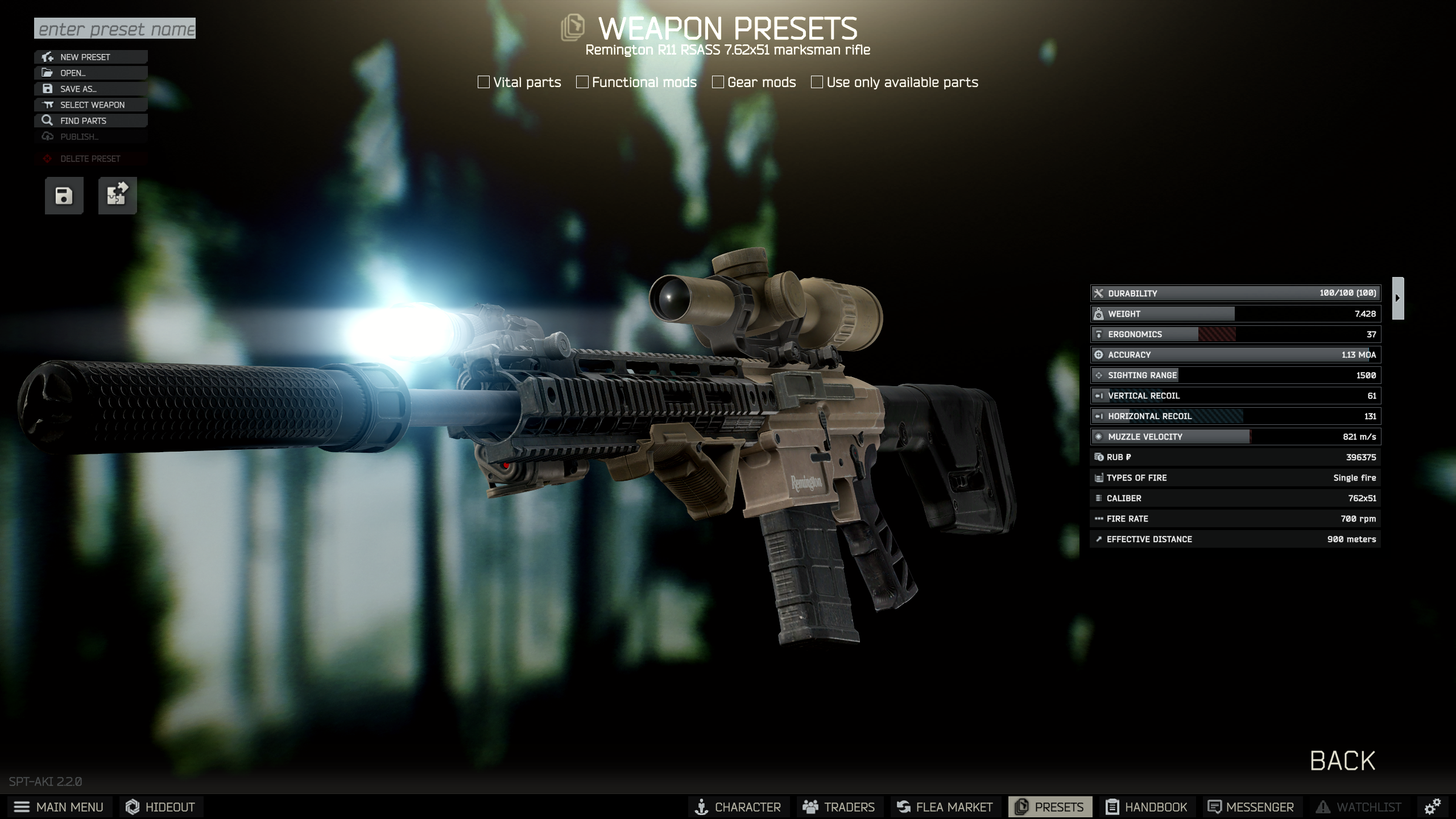
Task: Toggle Vital parts checkbox
Action: click(484, 82)
